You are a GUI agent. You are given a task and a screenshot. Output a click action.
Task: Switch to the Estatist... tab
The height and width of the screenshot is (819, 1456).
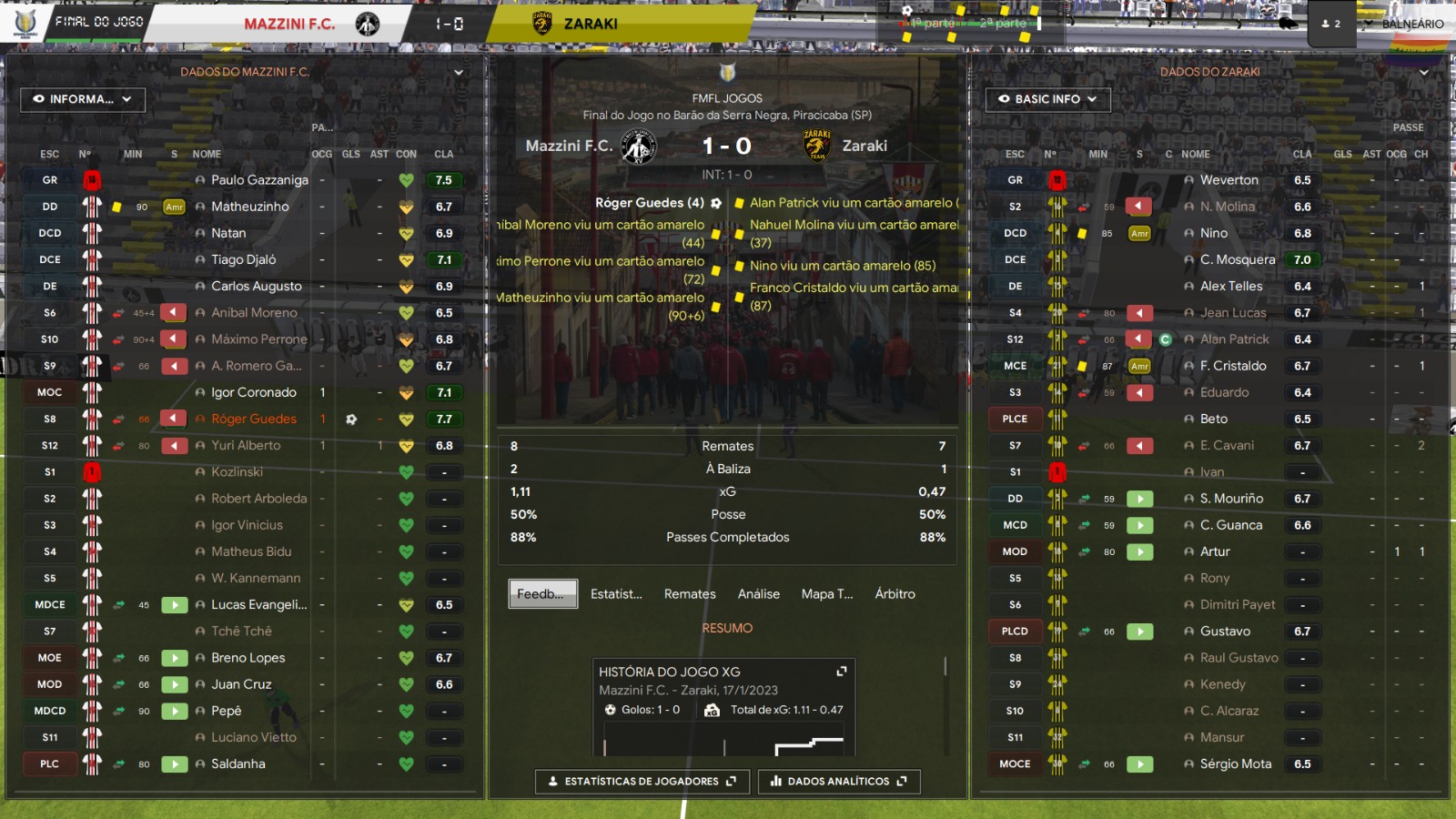616,593
